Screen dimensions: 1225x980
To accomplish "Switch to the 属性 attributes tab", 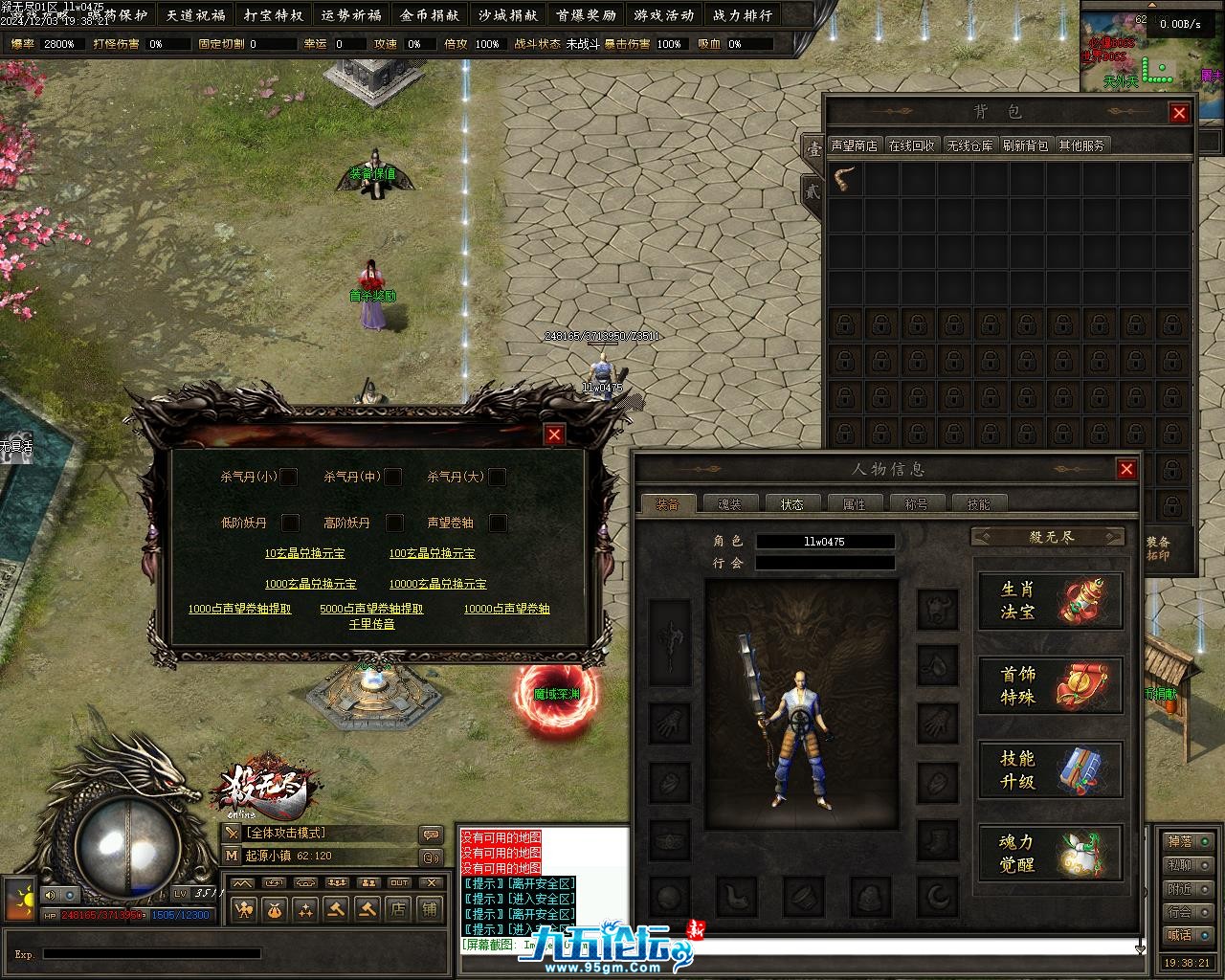I will coord(854,504).
